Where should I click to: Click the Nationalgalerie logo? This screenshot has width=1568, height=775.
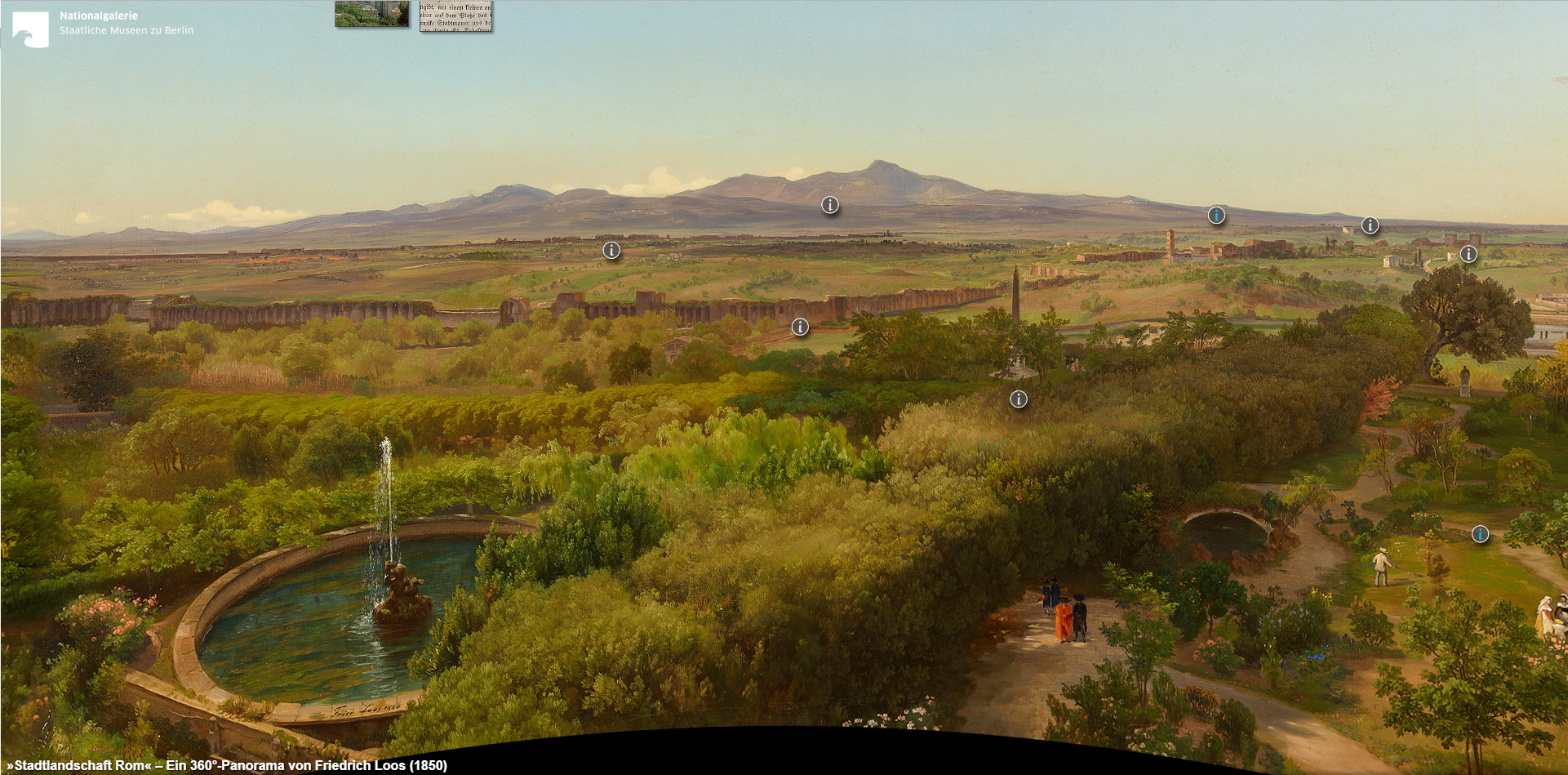(x=30, y=29)
